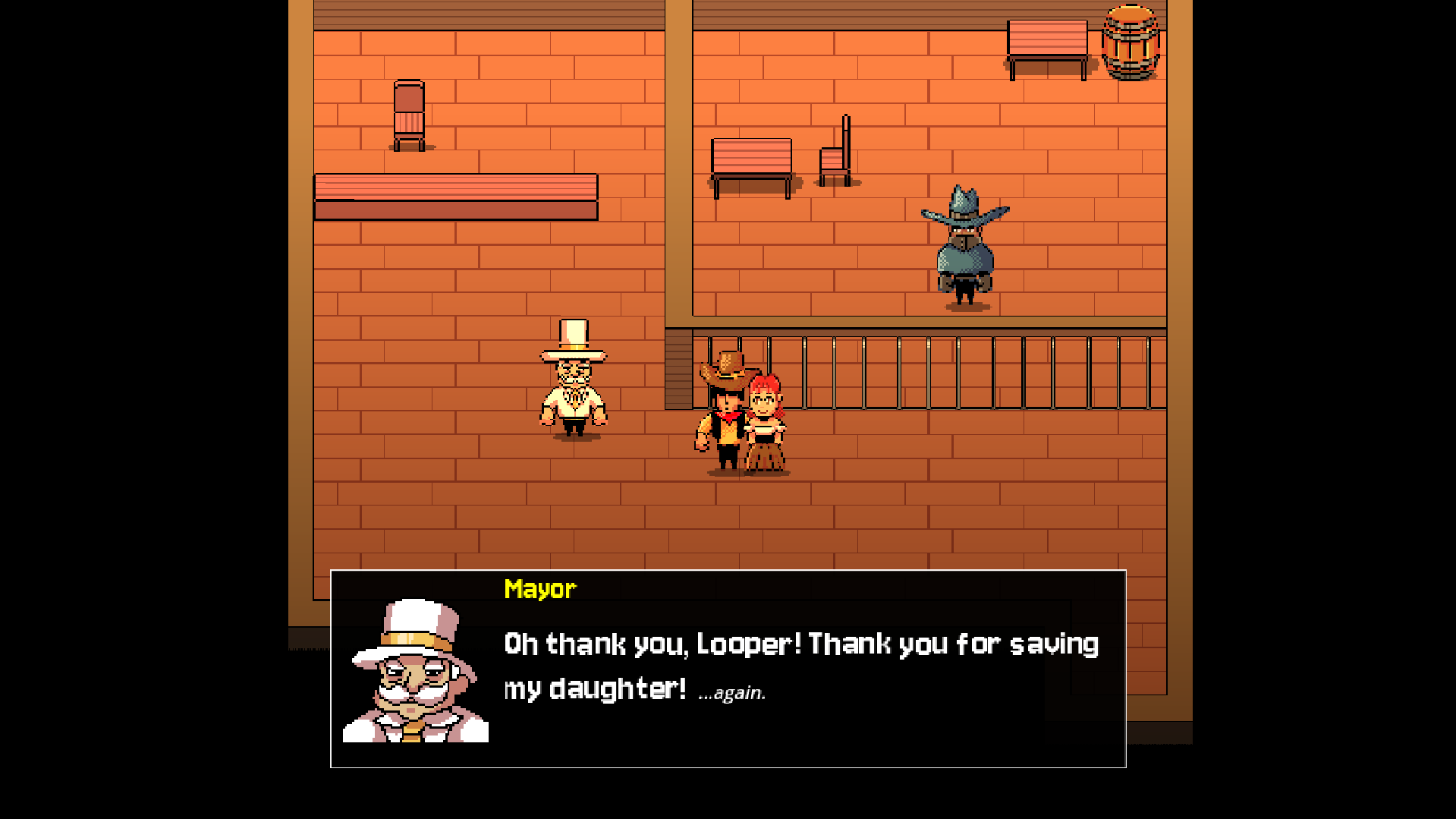Image resolution: width=1456 pixels, height=819 pixels.
Task: Select the bench near the top-right wall
Action: tap(1049, 42)
